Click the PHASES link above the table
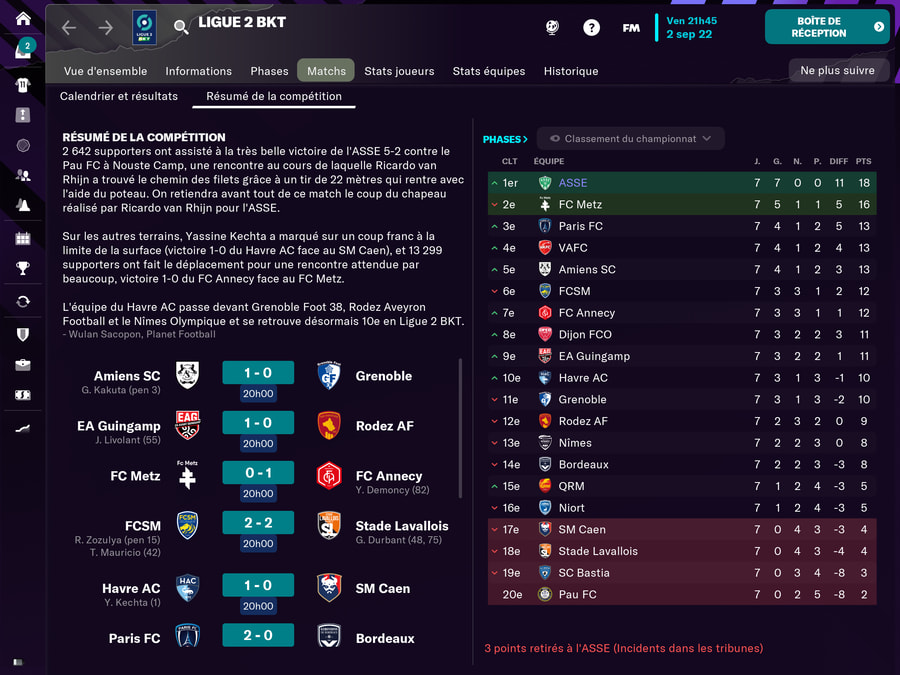The height and width of the screenshot is (675, 900). [x=505, y=139]
